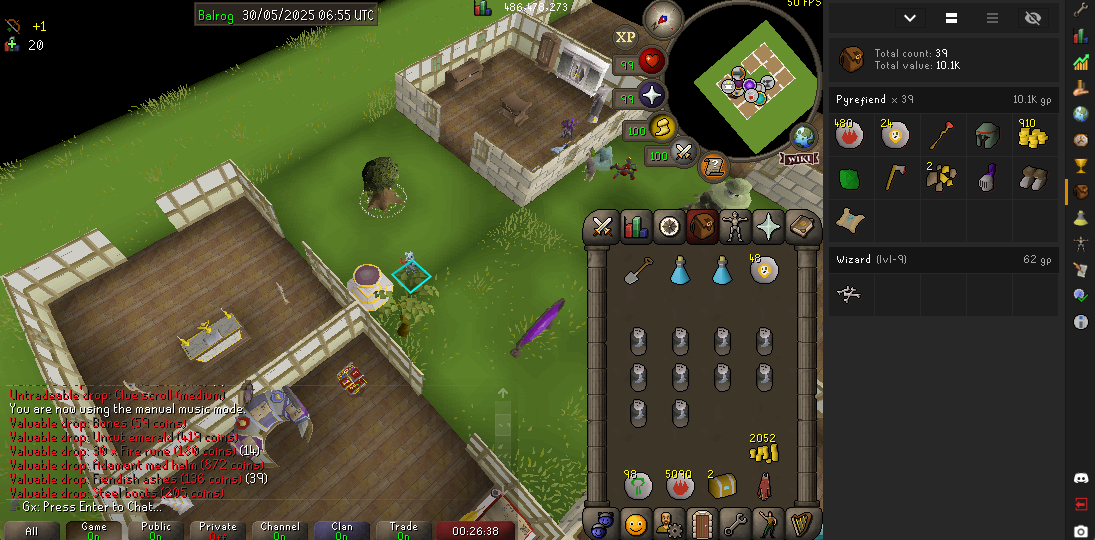Click the Wiki lookup button
Viewport: 1095px width, 540px height.
pos(798,158)
